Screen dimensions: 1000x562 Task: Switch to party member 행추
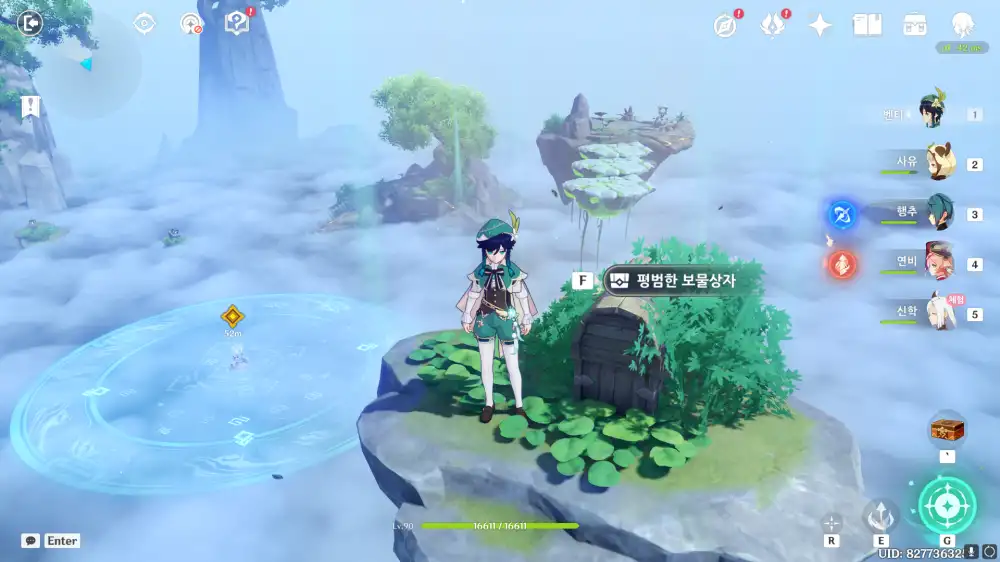tap(938, 213)
